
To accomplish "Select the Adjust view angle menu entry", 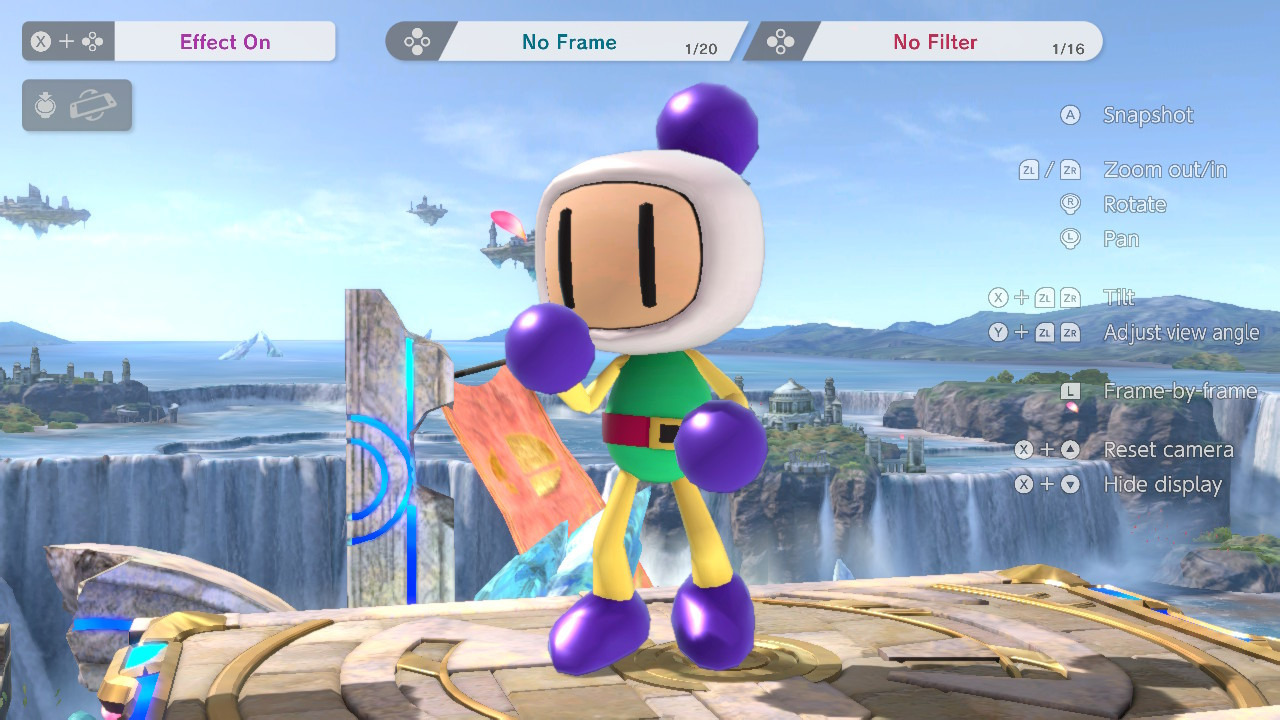I will (1183, 332).
